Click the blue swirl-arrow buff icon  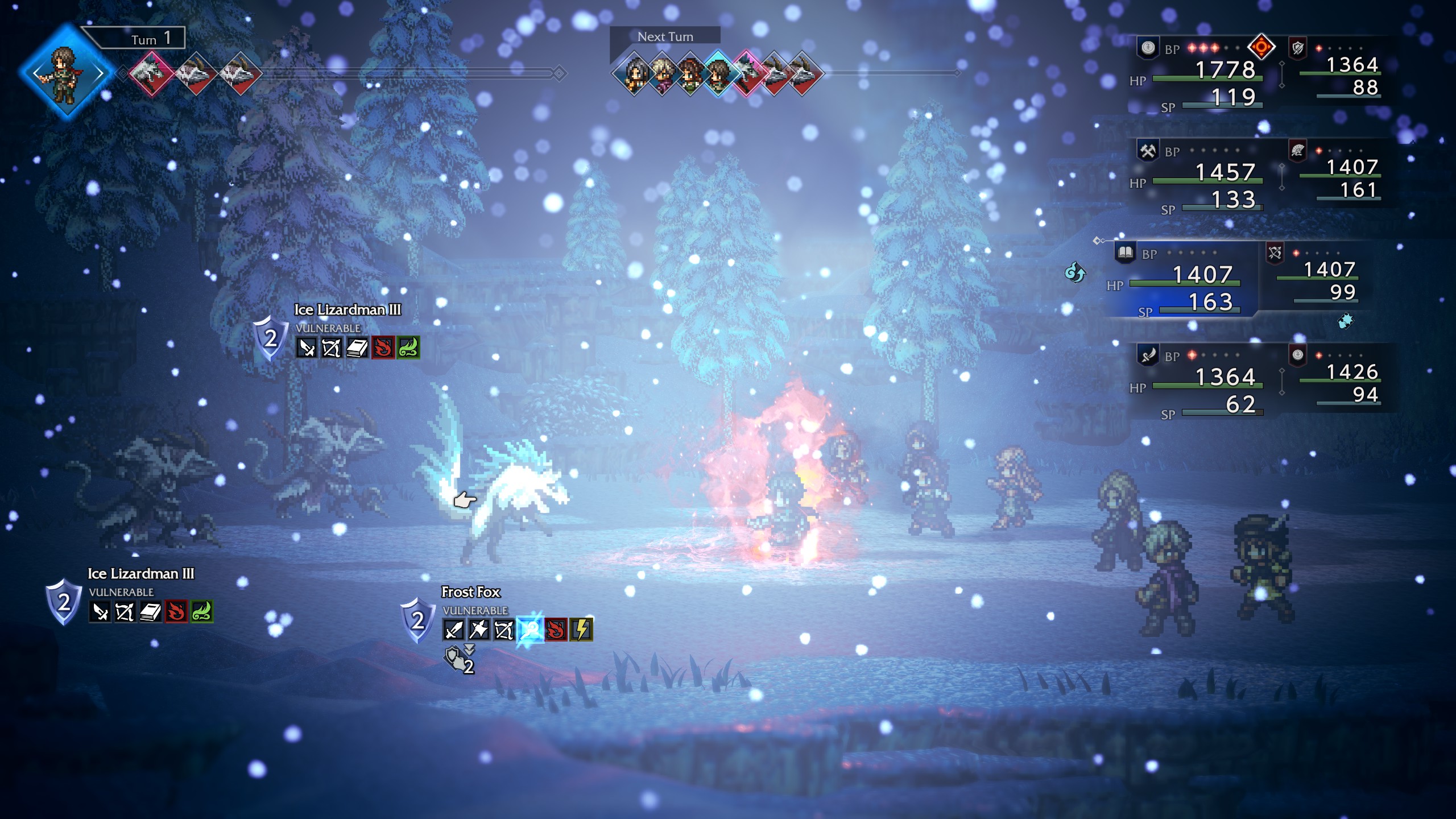point(1074,272)
